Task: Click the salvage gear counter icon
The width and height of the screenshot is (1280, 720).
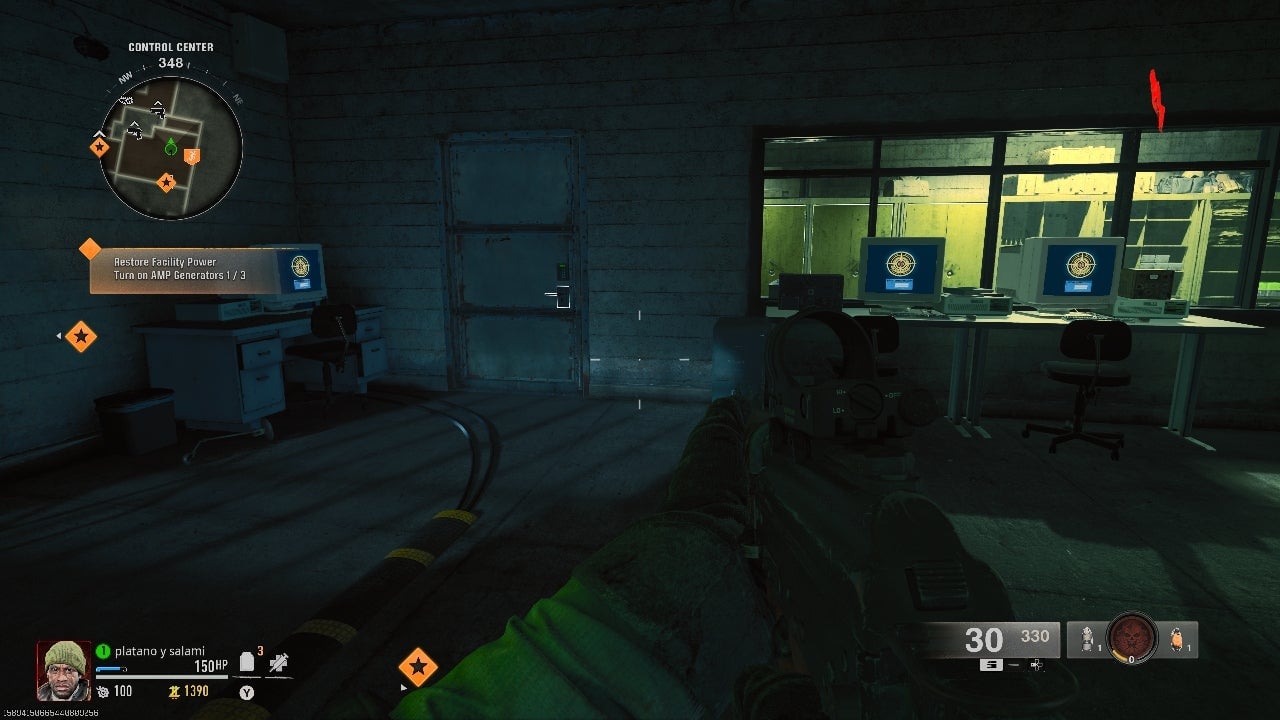Action: point(104,691)
